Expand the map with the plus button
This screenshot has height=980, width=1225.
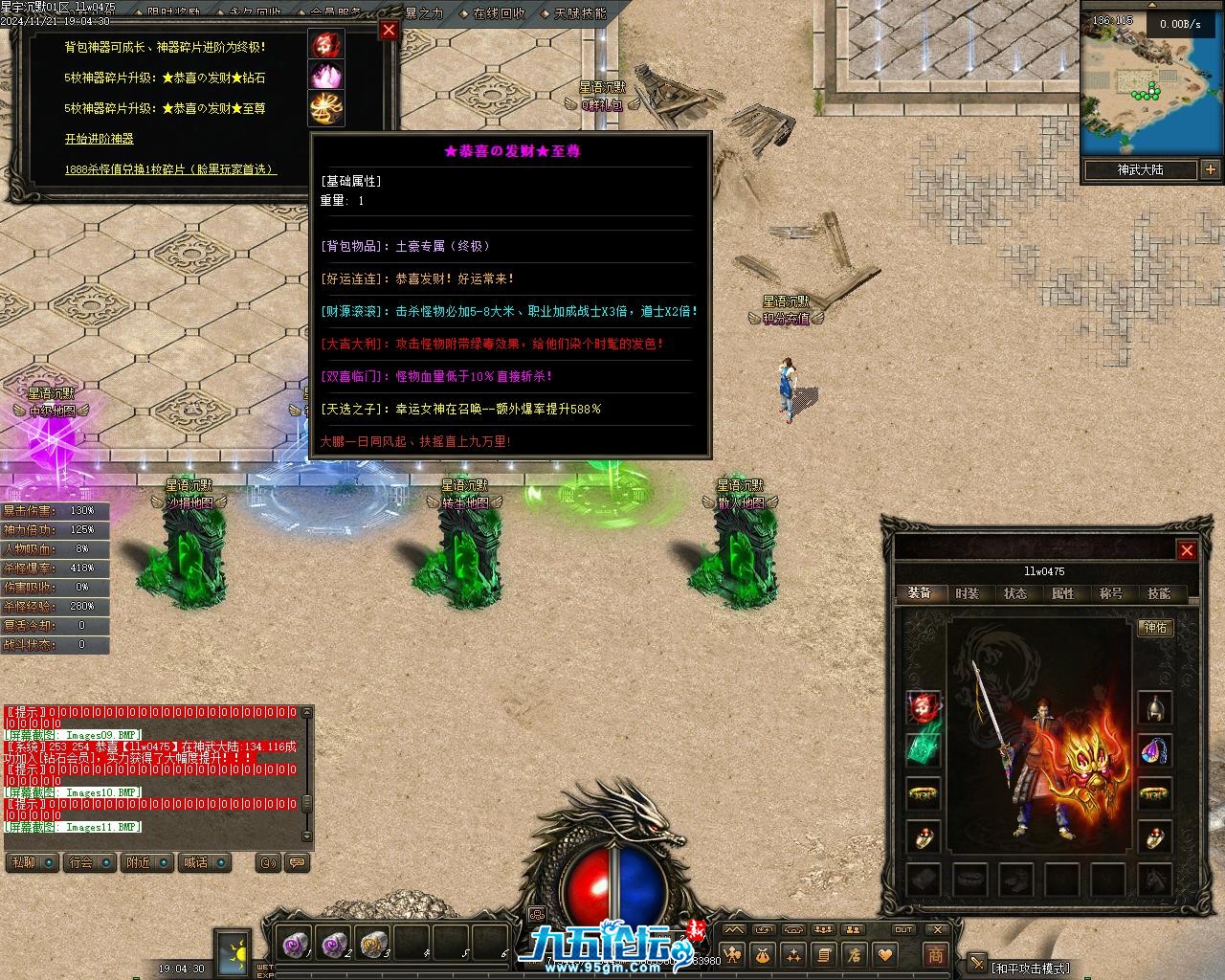pyautogui.click(x=1211, y=170)
